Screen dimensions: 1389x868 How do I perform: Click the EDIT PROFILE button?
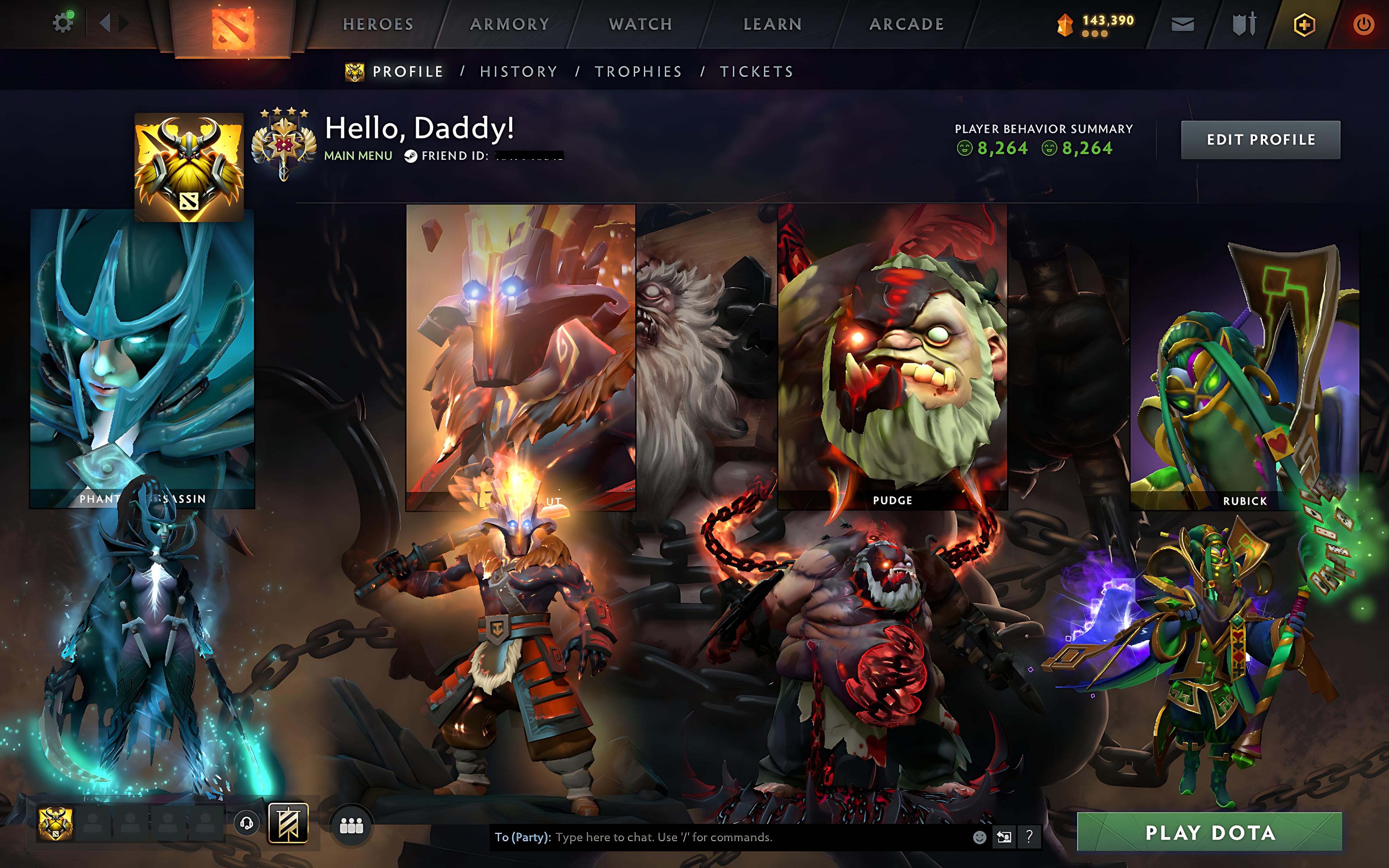(x=1261, y=139)
